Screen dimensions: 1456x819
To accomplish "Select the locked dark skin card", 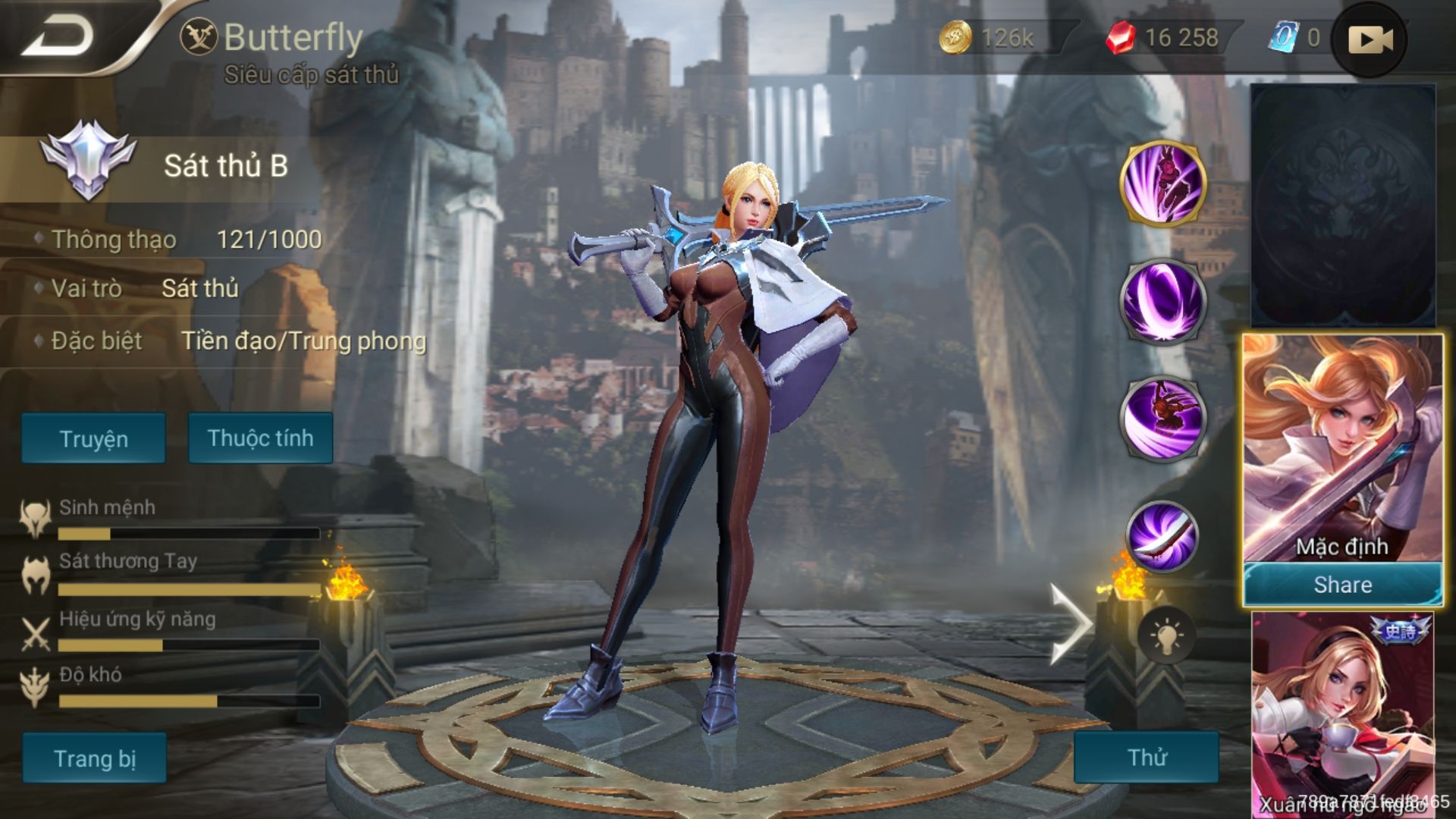I will [1342, 206].
